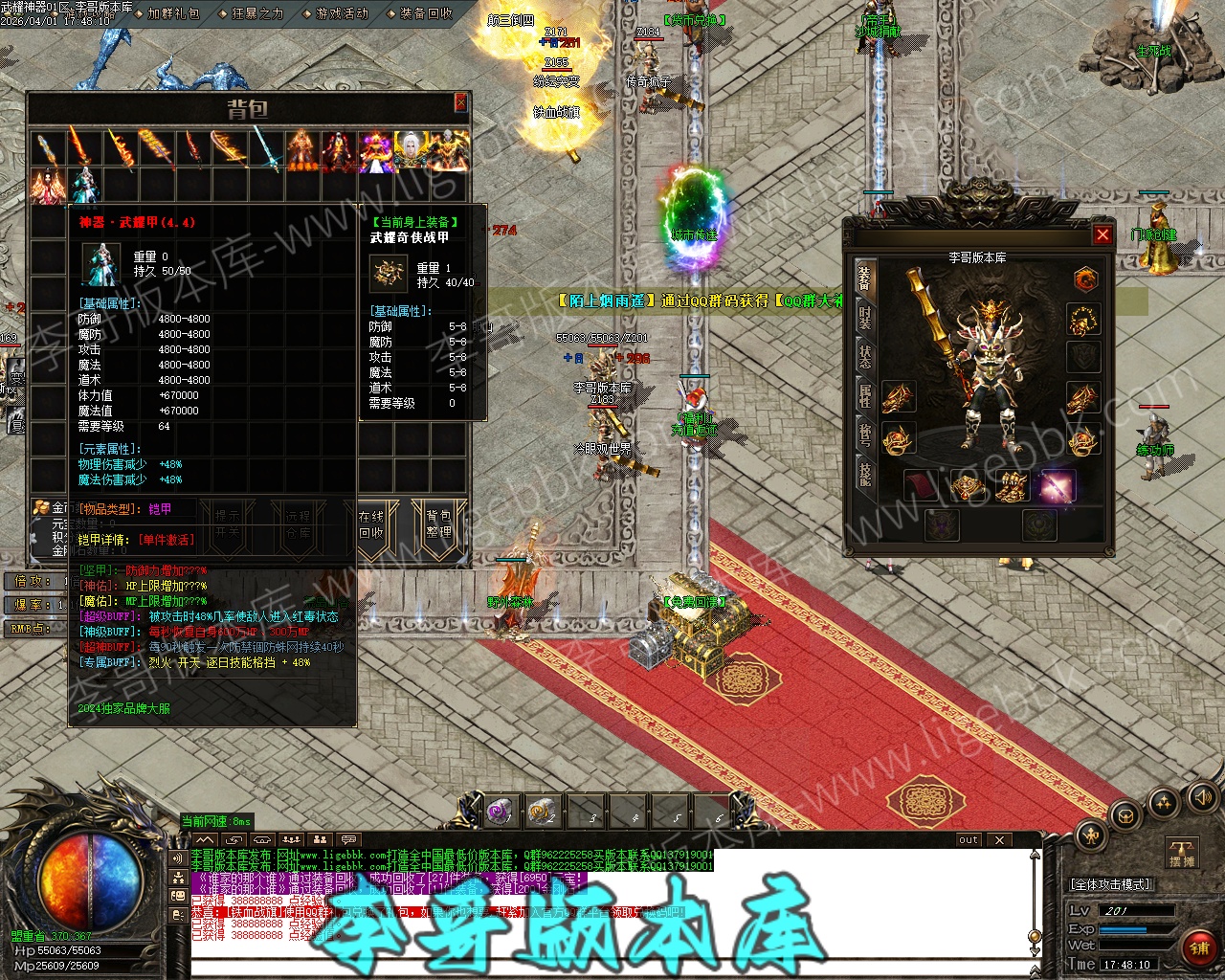Close the character equipment panel
Screen dimensions: 1225x980
[1102, 234]
